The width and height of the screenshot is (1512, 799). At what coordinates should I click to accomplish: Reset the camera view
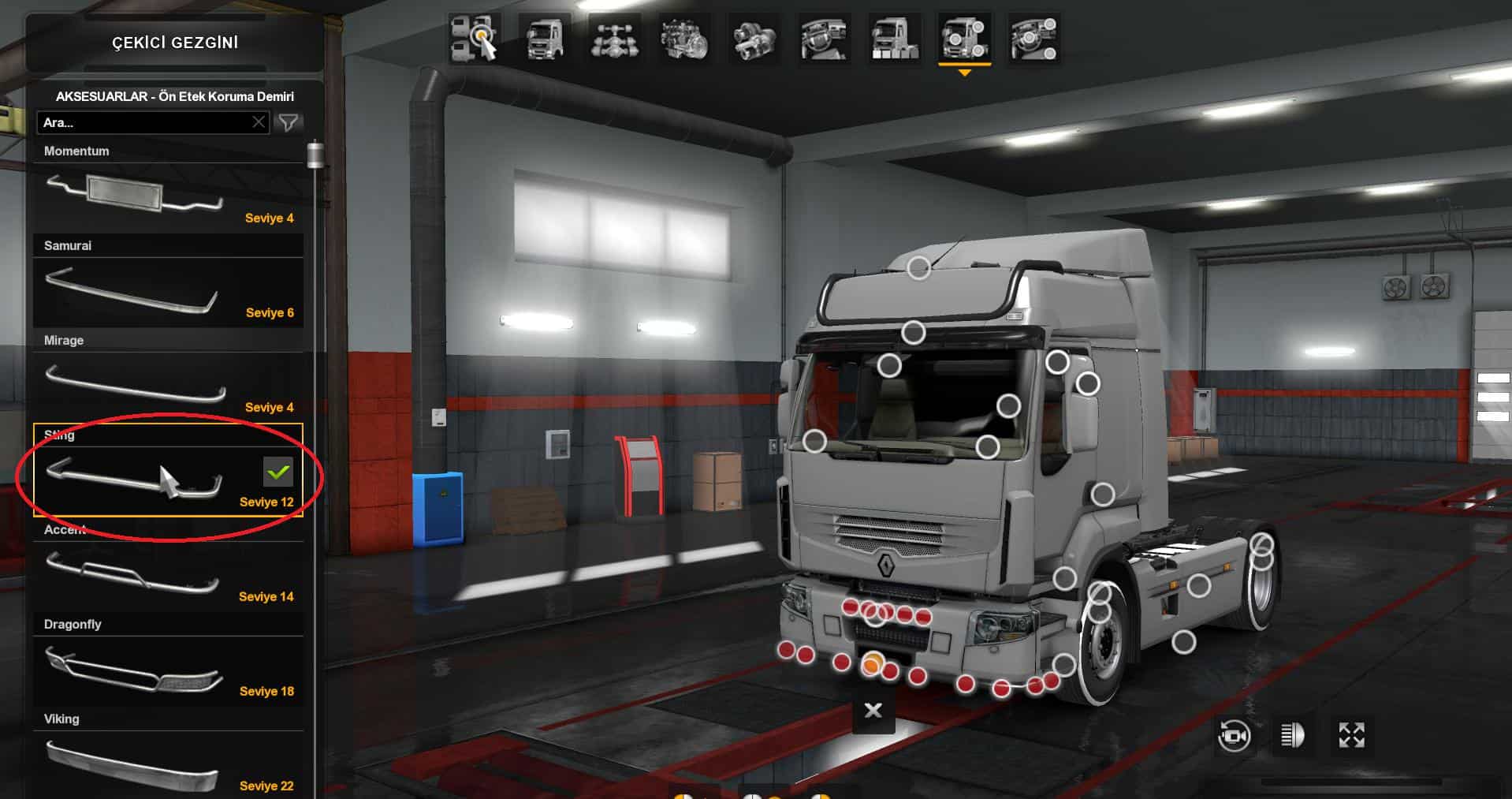tap(1234, 736)
